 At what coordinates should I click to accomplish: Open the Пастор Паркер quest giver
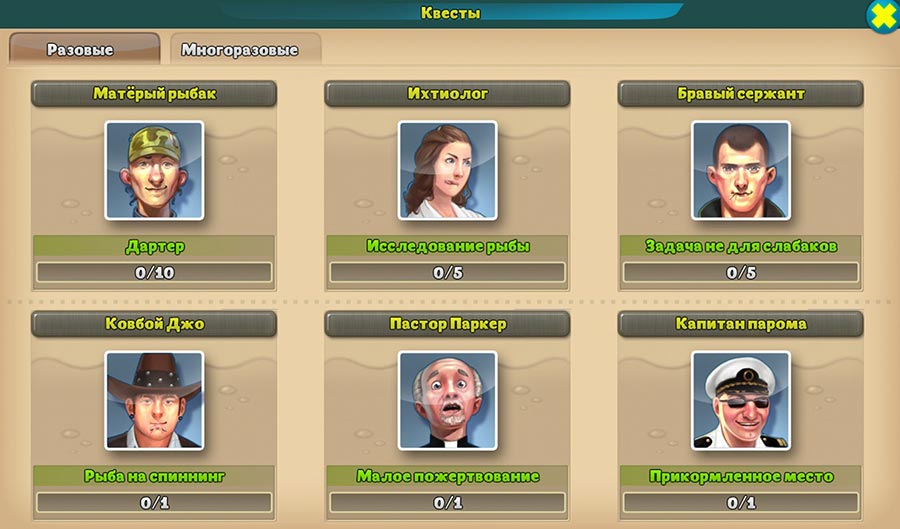[447, 324]
